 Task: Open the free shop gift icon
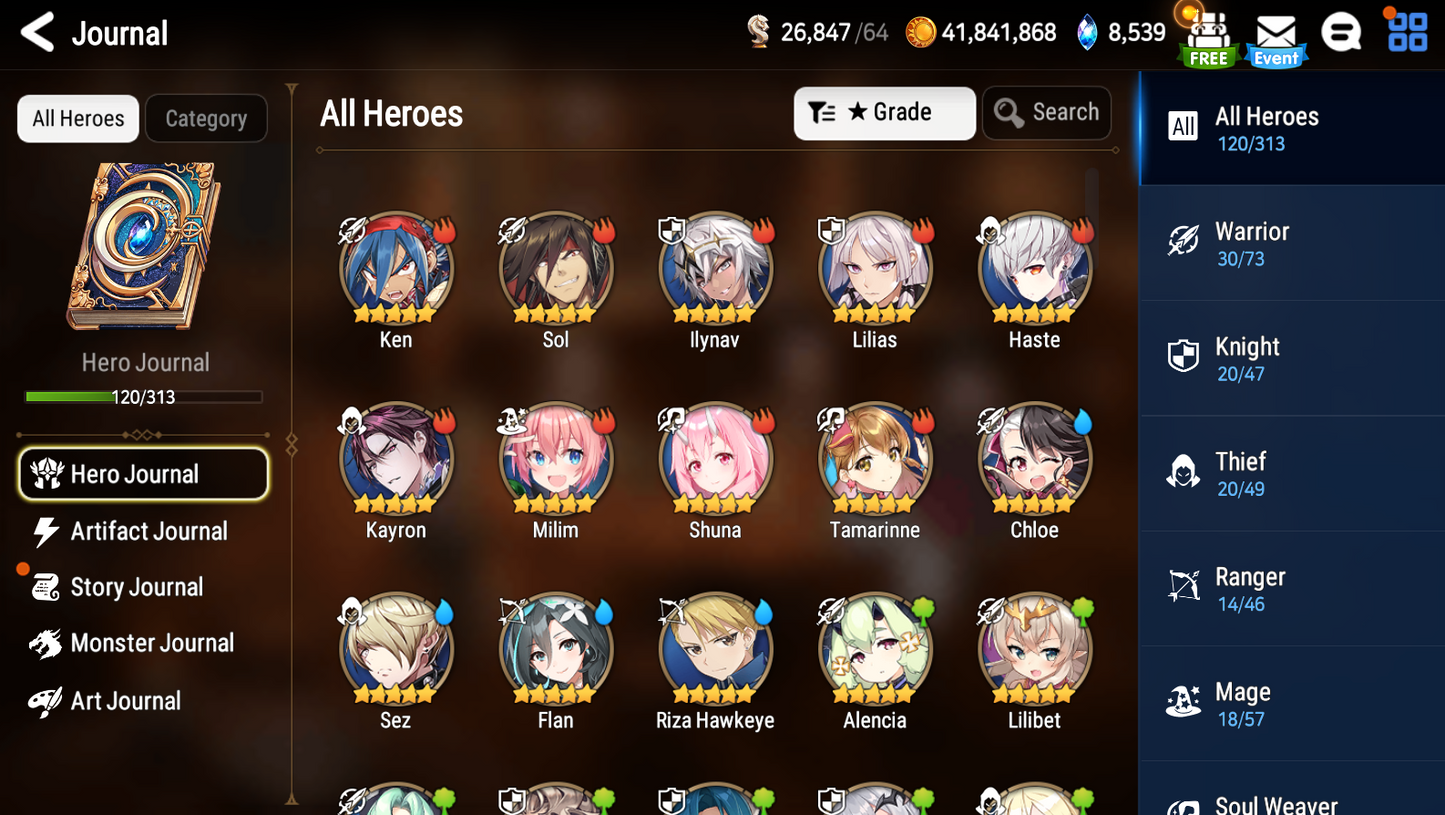(x=1207, y=35)
